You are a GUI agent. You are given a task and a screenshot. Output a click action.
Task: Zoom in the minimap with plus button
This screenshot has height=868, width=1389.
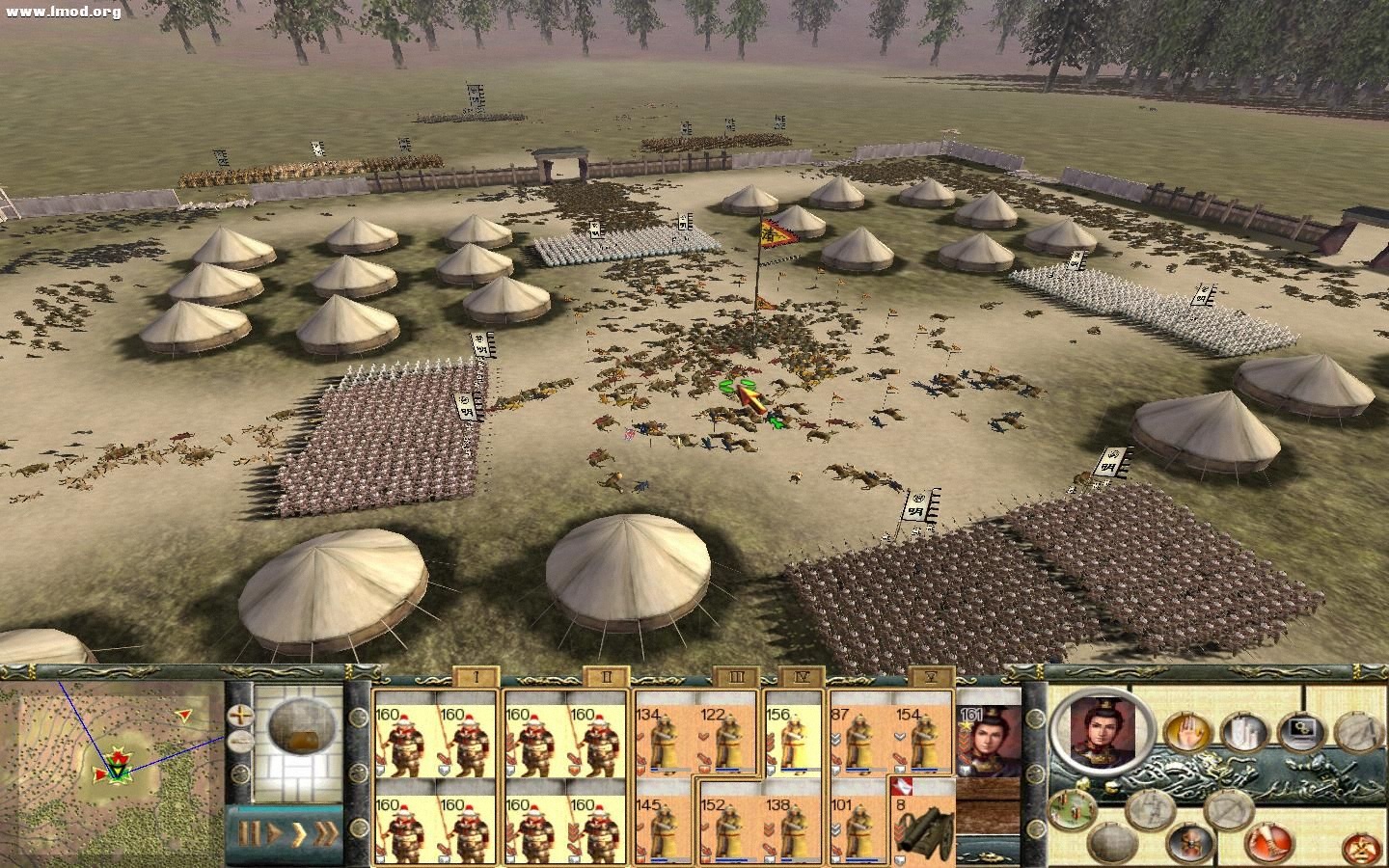click(x=239, y=716)
